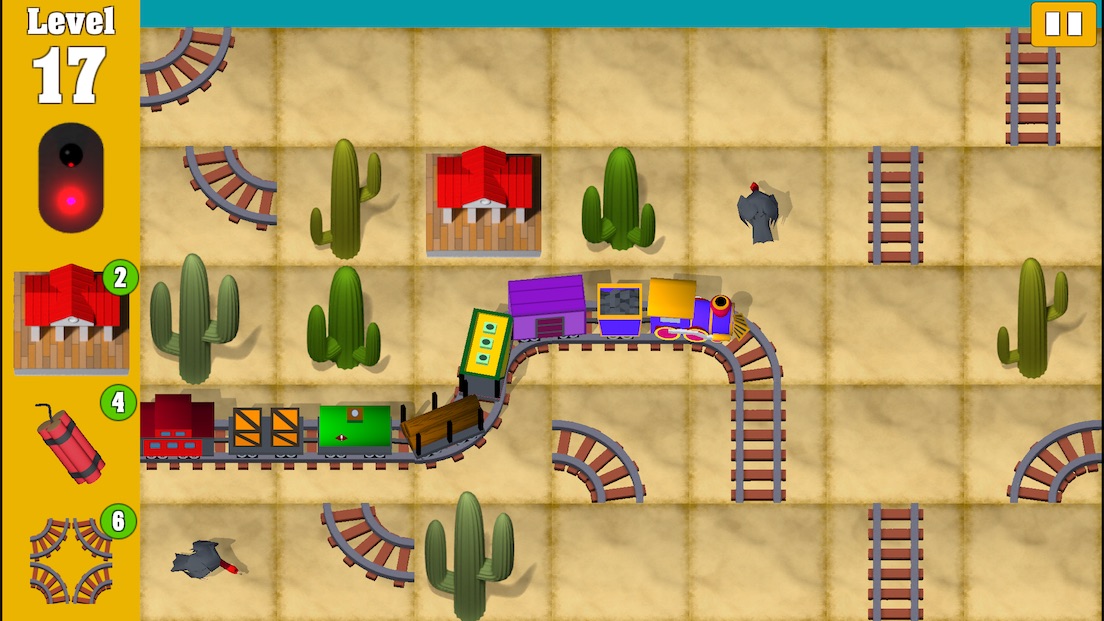Screen dimensions: 1104x621
Task: Select the red station building item
Action: pyautogui.click(x=70, y=318)
